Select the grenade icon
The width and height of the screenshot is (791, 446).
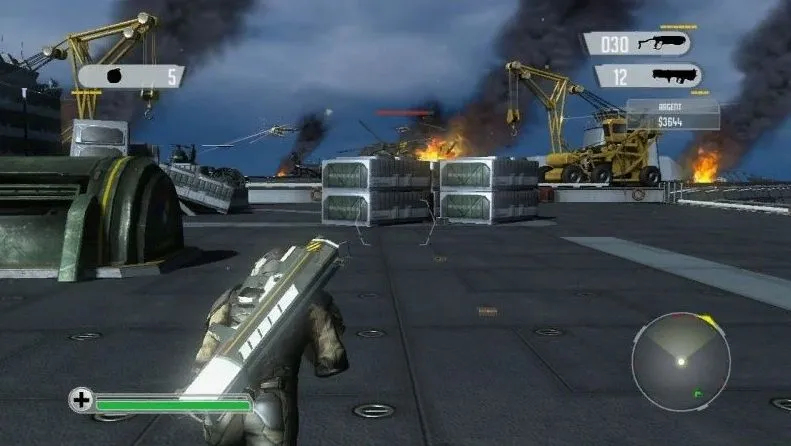click(x=113, y=76)
